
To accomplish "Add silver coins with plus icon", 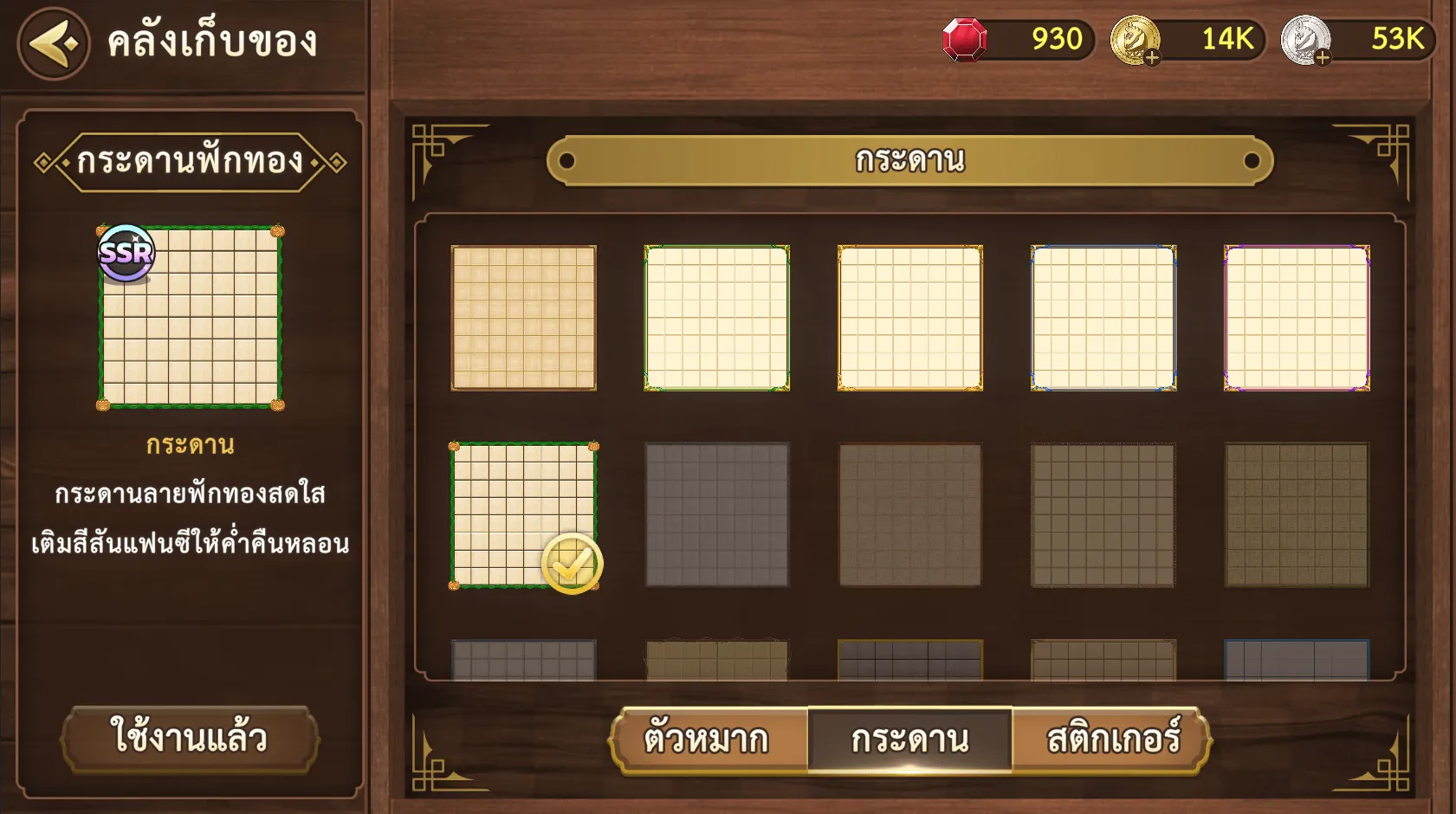I will point(1322,58).
